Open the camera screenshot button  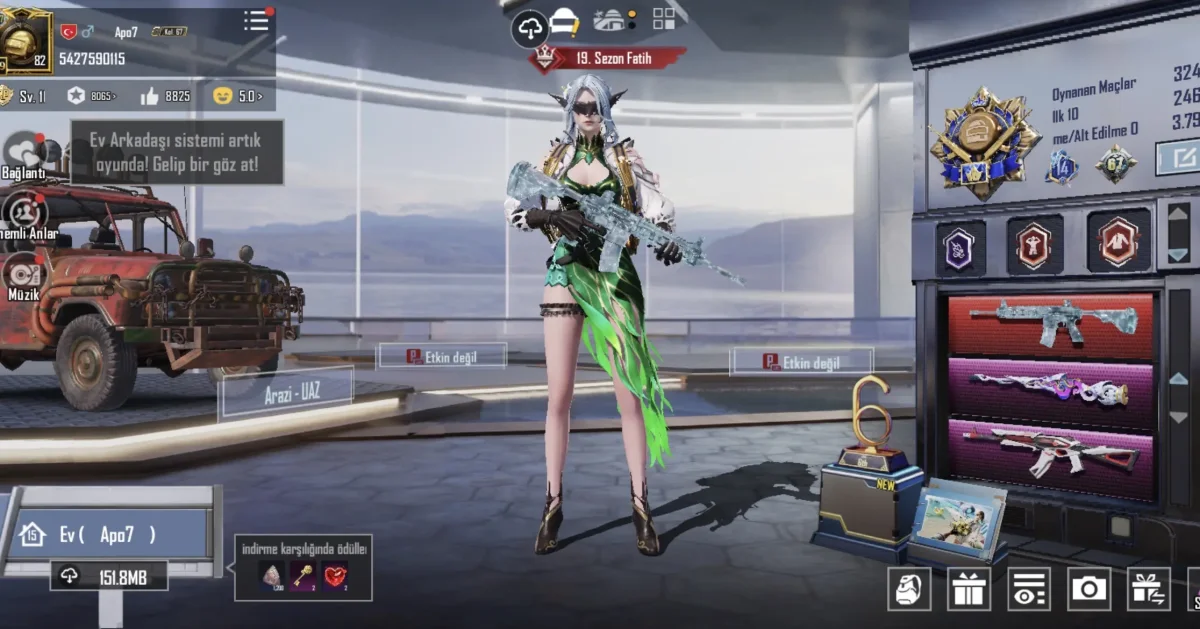click(x=1088, y=589)
